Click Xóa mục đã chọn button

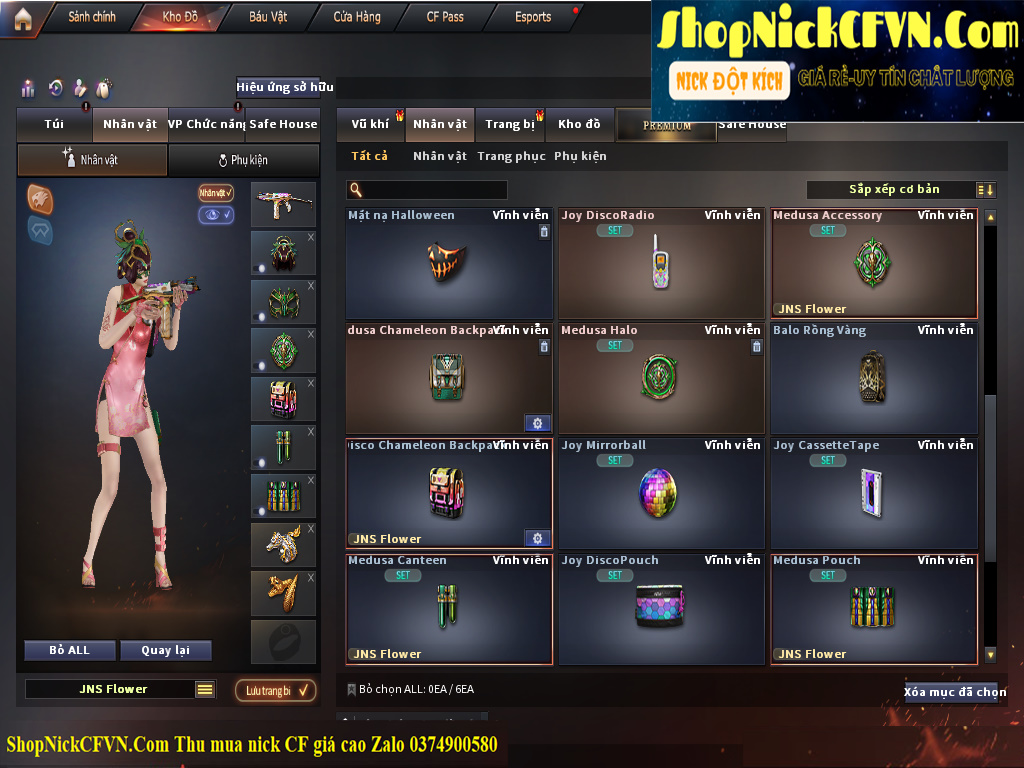tap(955, 692)
